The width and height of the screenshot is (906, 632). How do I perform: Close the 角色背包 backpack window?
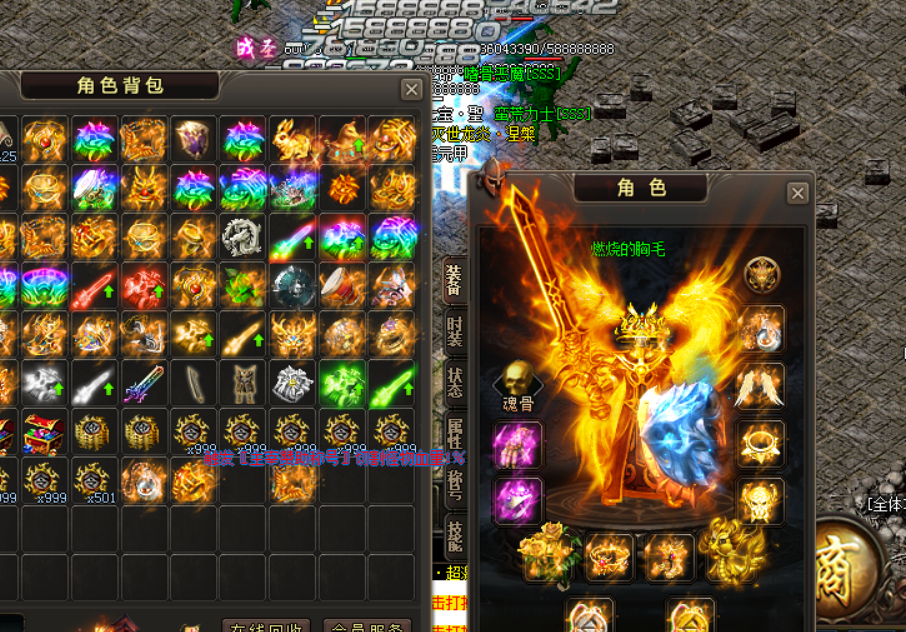(411, 90)
